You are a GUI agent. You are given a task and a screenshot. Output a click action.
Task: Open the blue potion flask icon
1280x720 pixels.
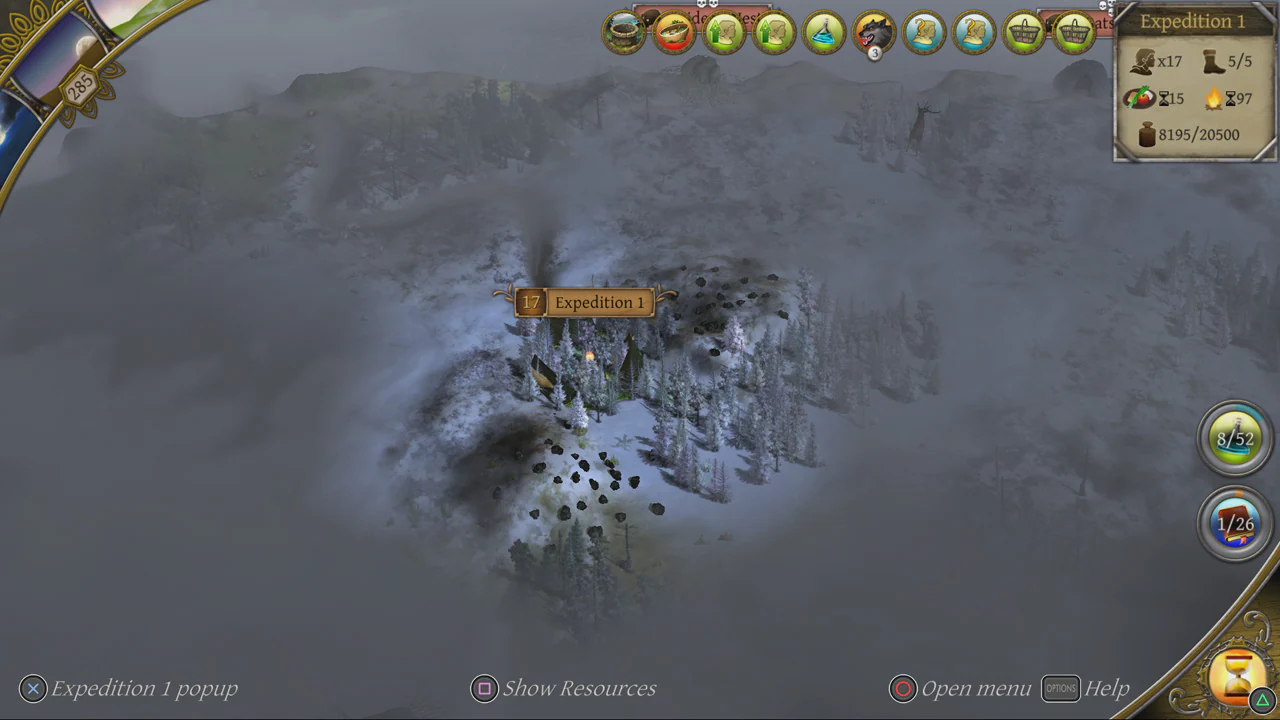pyautogui.click(x=823, y=32)
